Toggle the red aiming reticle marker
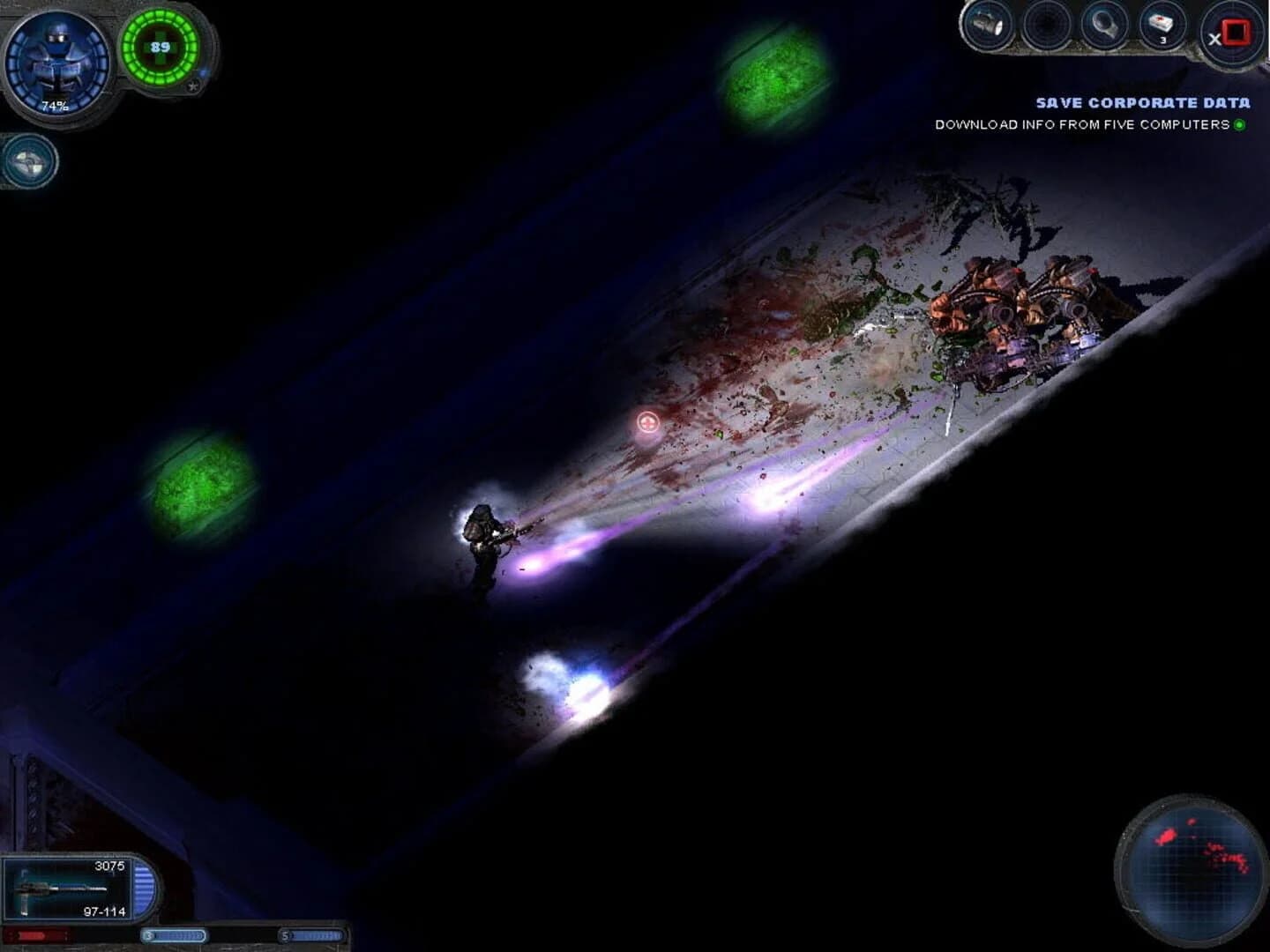The width and height of the screenshot is (1270, 952). pyautogui.click(x=647, y=423)
